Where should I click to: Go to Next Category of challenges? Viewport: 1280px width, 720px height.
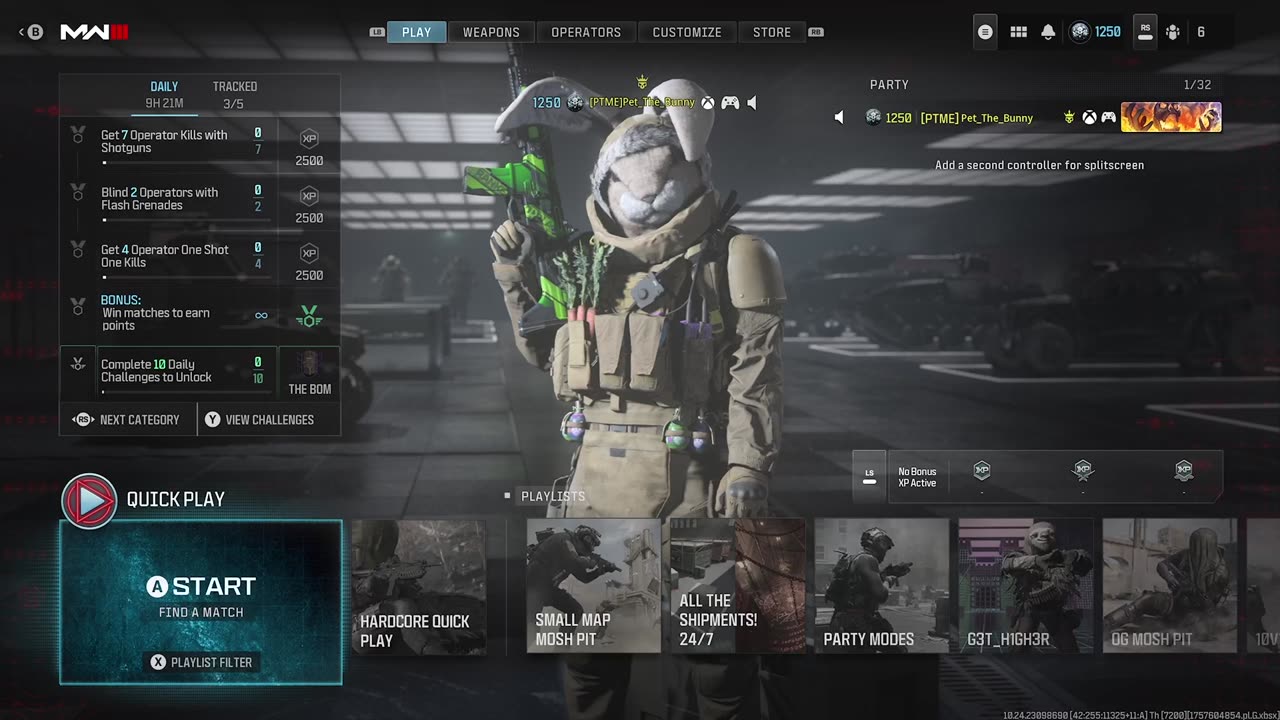coord(128,420)
